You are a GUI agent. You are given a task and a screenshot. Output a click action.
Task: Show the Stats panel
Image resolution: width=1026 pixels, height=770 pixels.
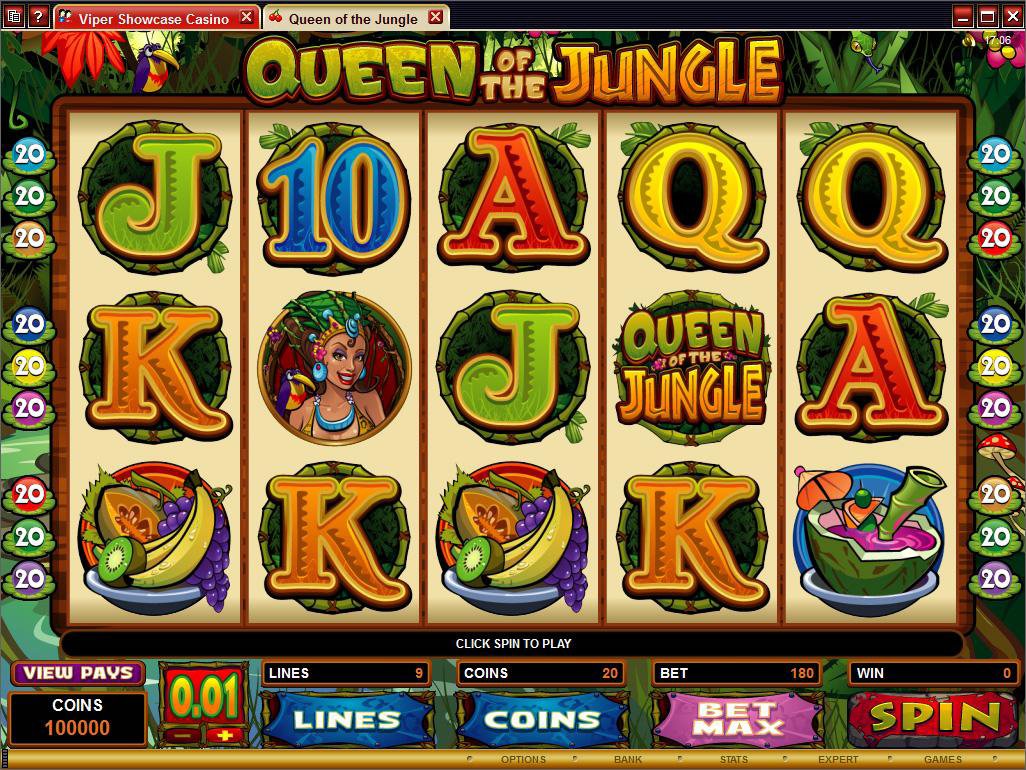[x=733, y=760]
